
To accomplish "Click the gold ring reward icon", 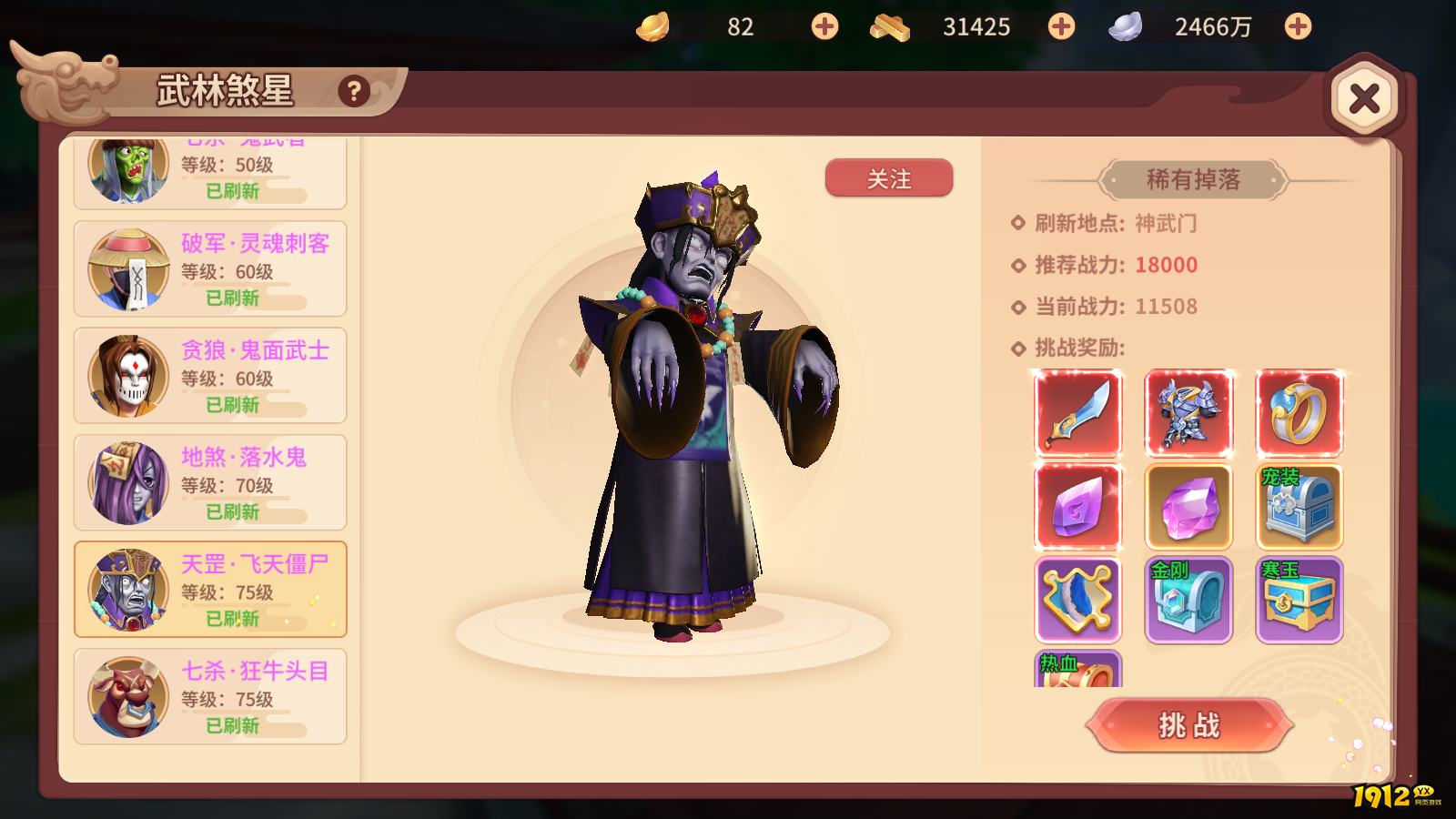I will point(1299,412).
